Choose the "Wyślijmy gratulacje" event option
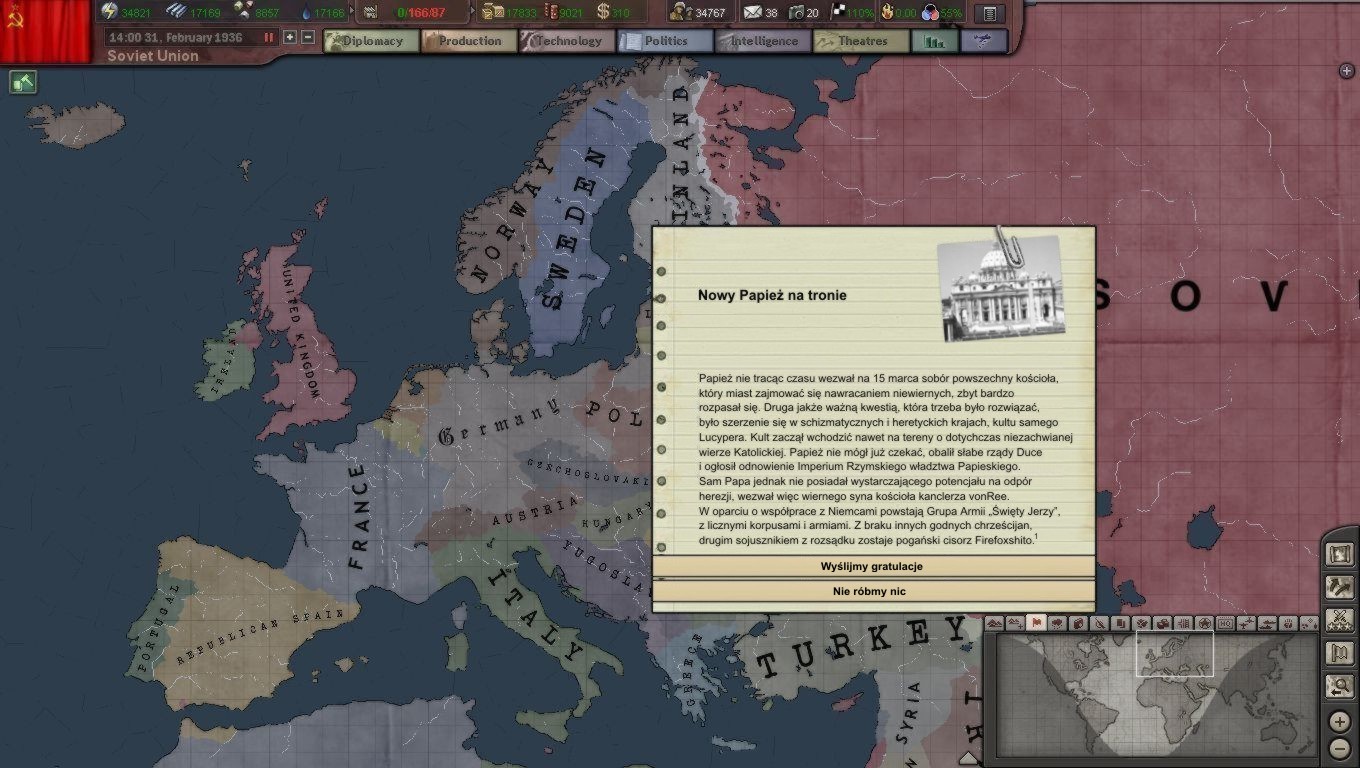 click(871, 566)
